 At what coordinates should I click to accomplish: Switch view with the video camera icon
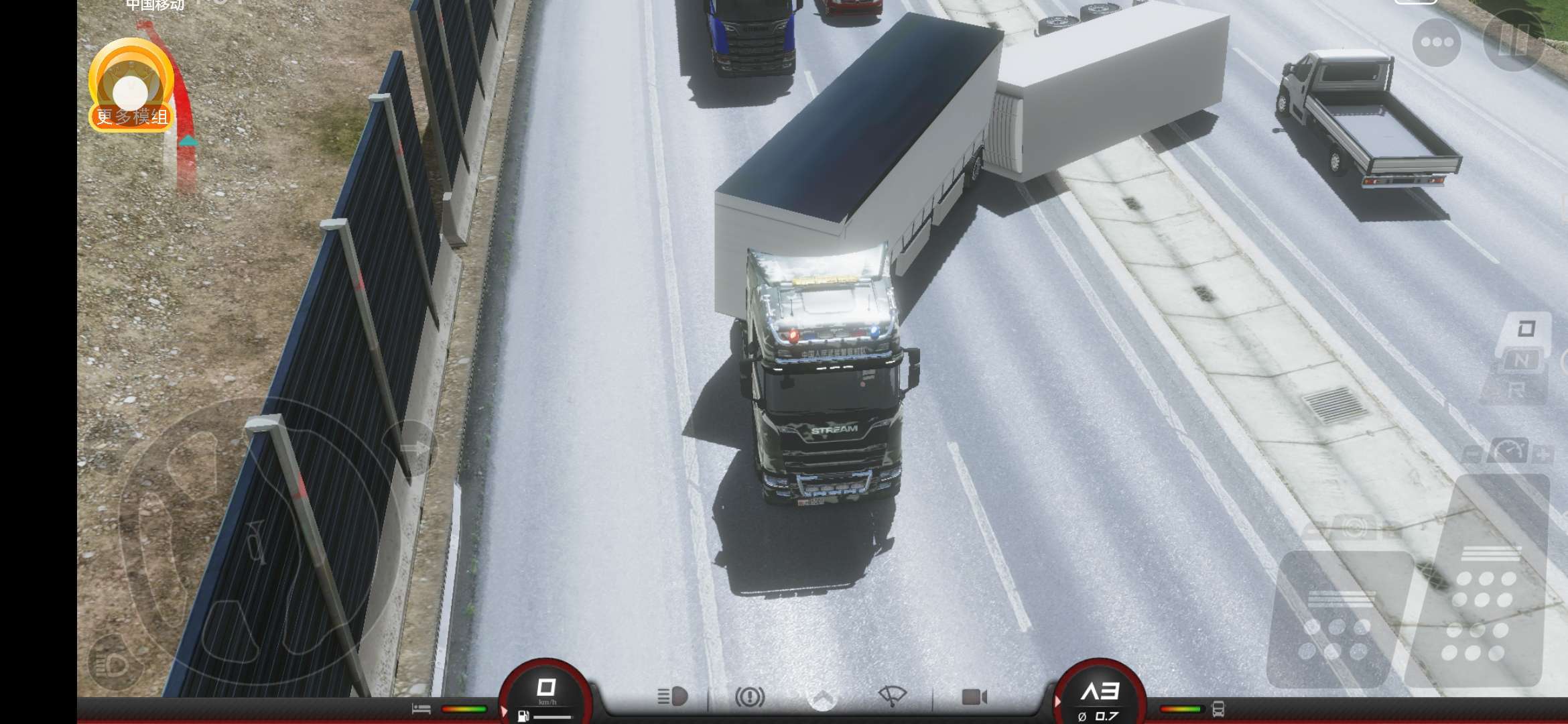974,697
